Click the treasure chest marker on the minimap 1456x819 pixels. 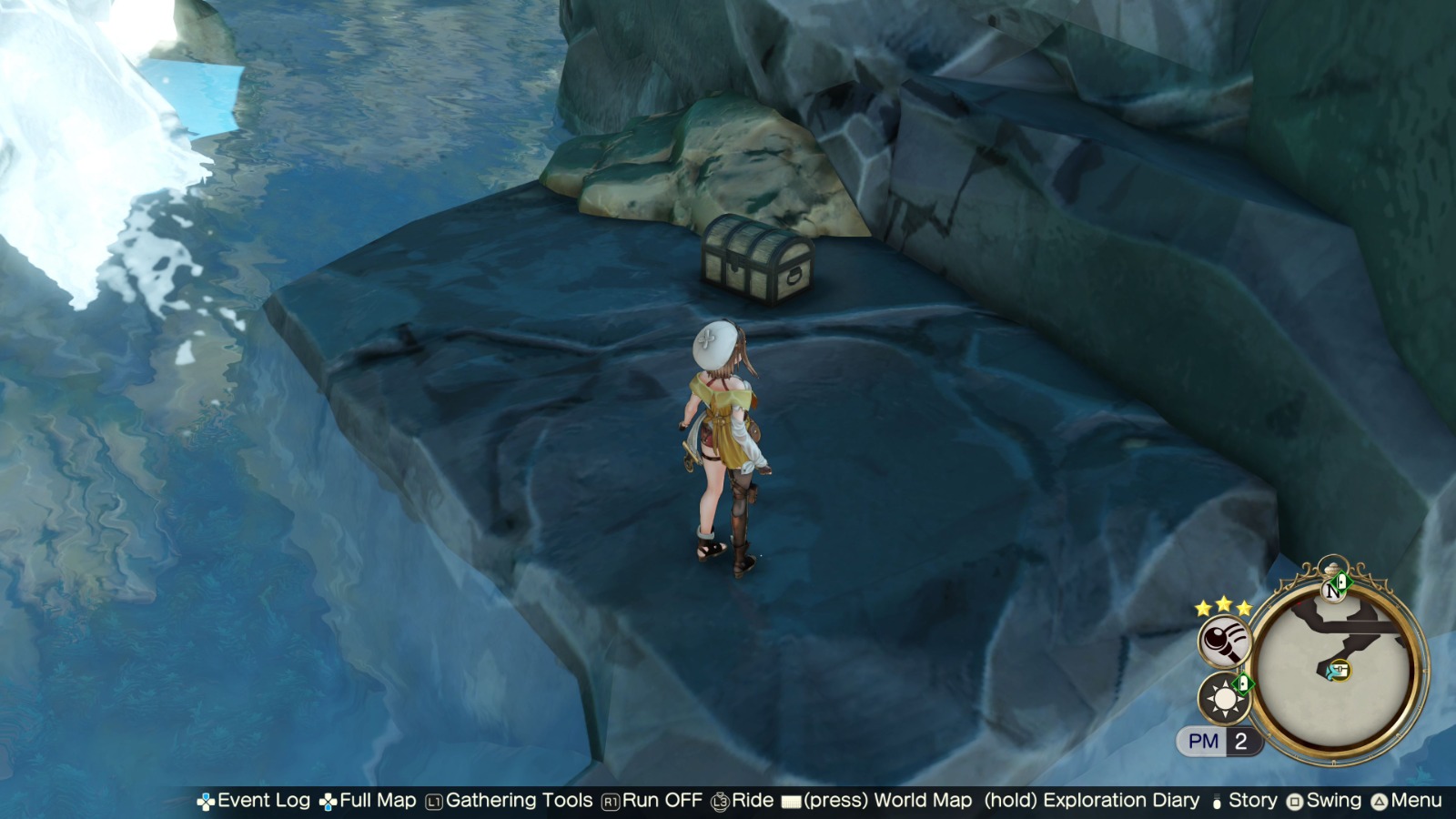pos(1340,668)
